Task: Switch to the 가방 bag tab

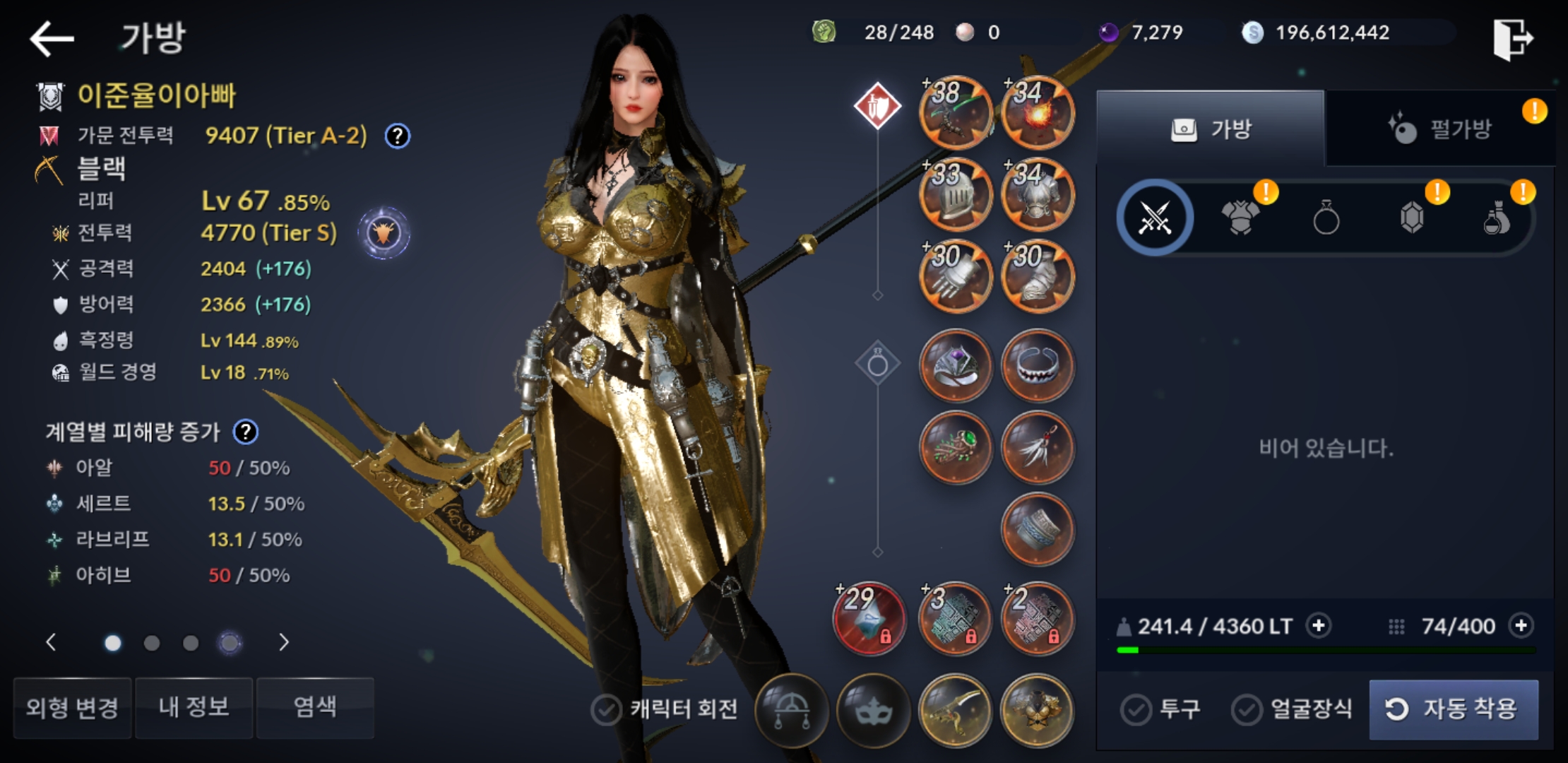Action: pos(1211,129)
